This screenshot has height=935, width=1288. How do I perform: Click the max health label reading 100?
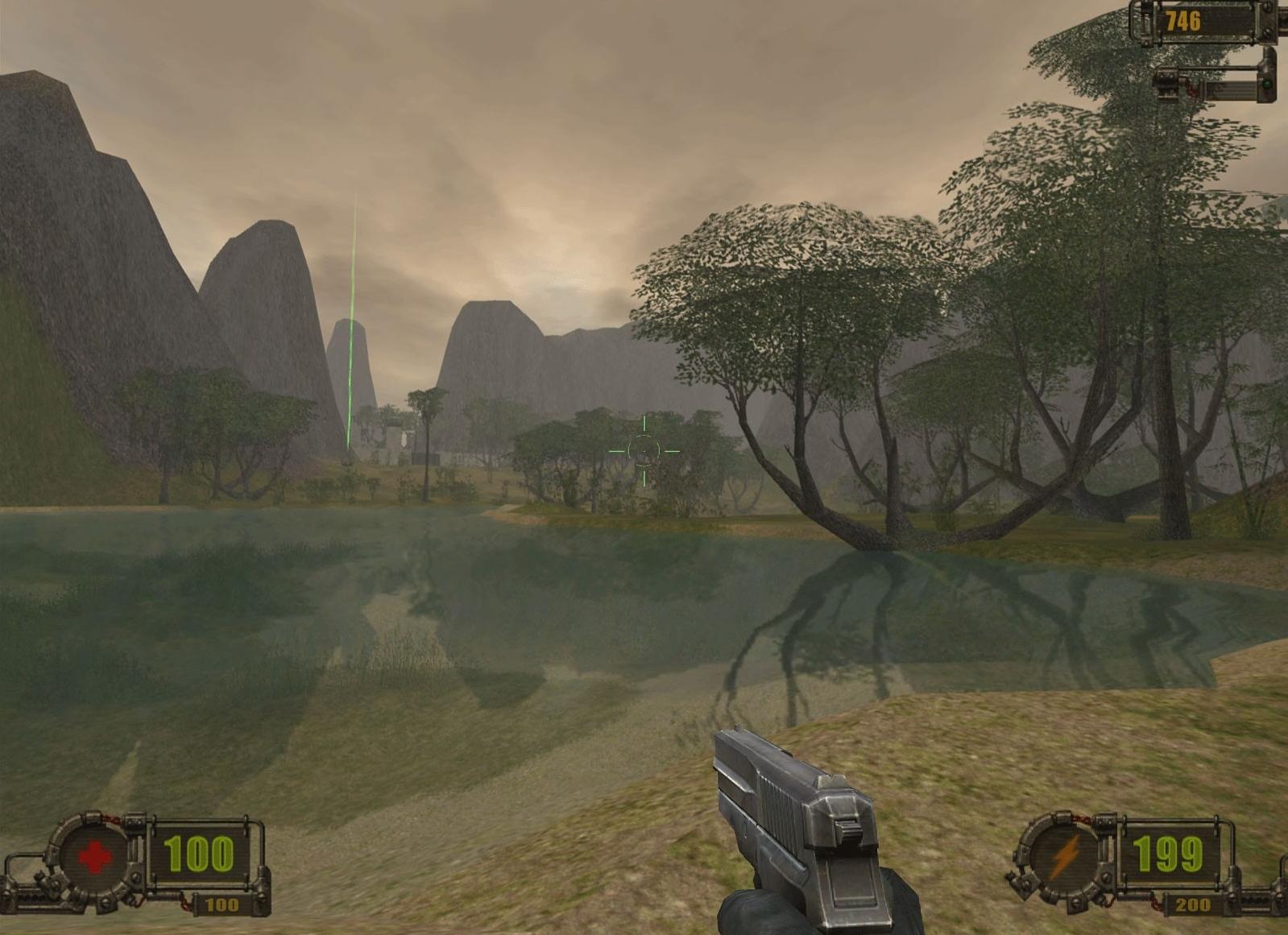pos(222,904)
